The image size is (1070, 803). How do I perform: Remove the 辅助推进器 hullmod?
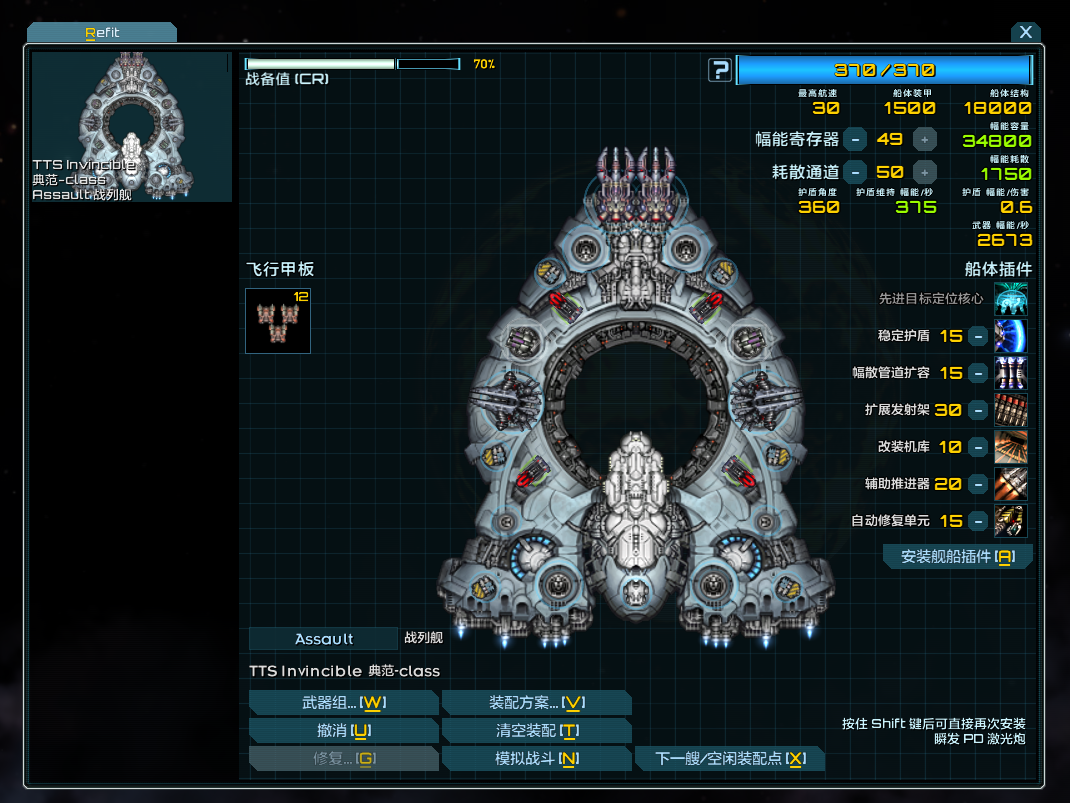[x=978, y=484]
